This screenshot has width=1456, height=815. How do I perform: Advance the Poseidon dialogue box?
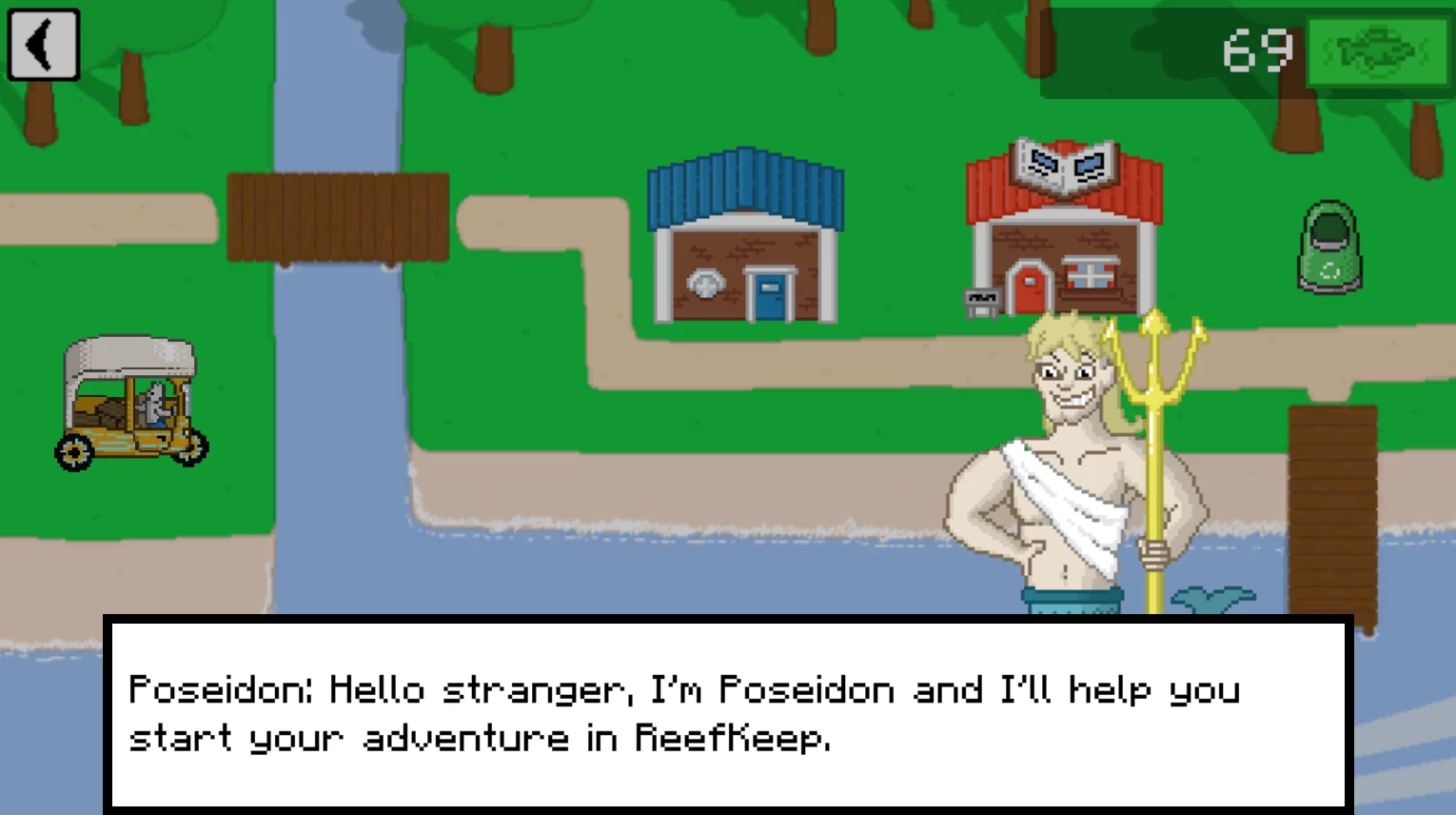pos(728,714)
